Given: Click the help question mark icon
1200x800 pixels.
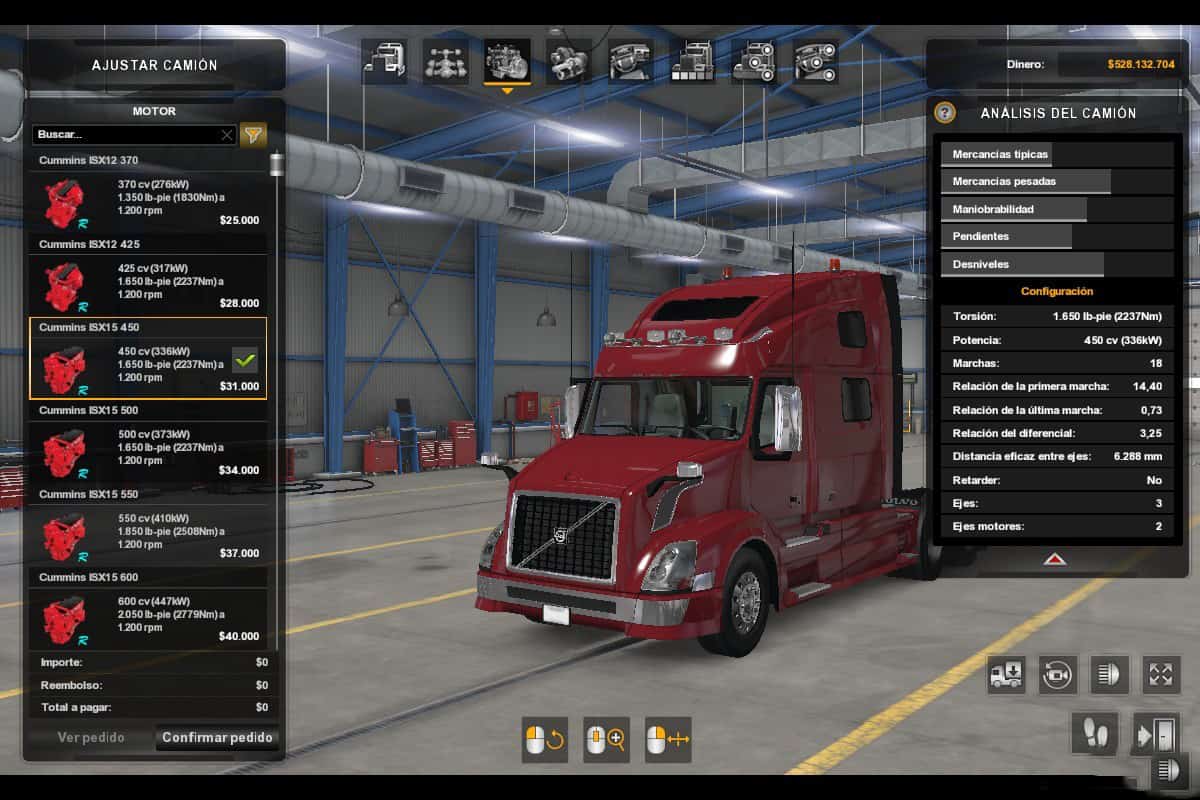Looking at the screenshot, I should click(x=945, y=113).
